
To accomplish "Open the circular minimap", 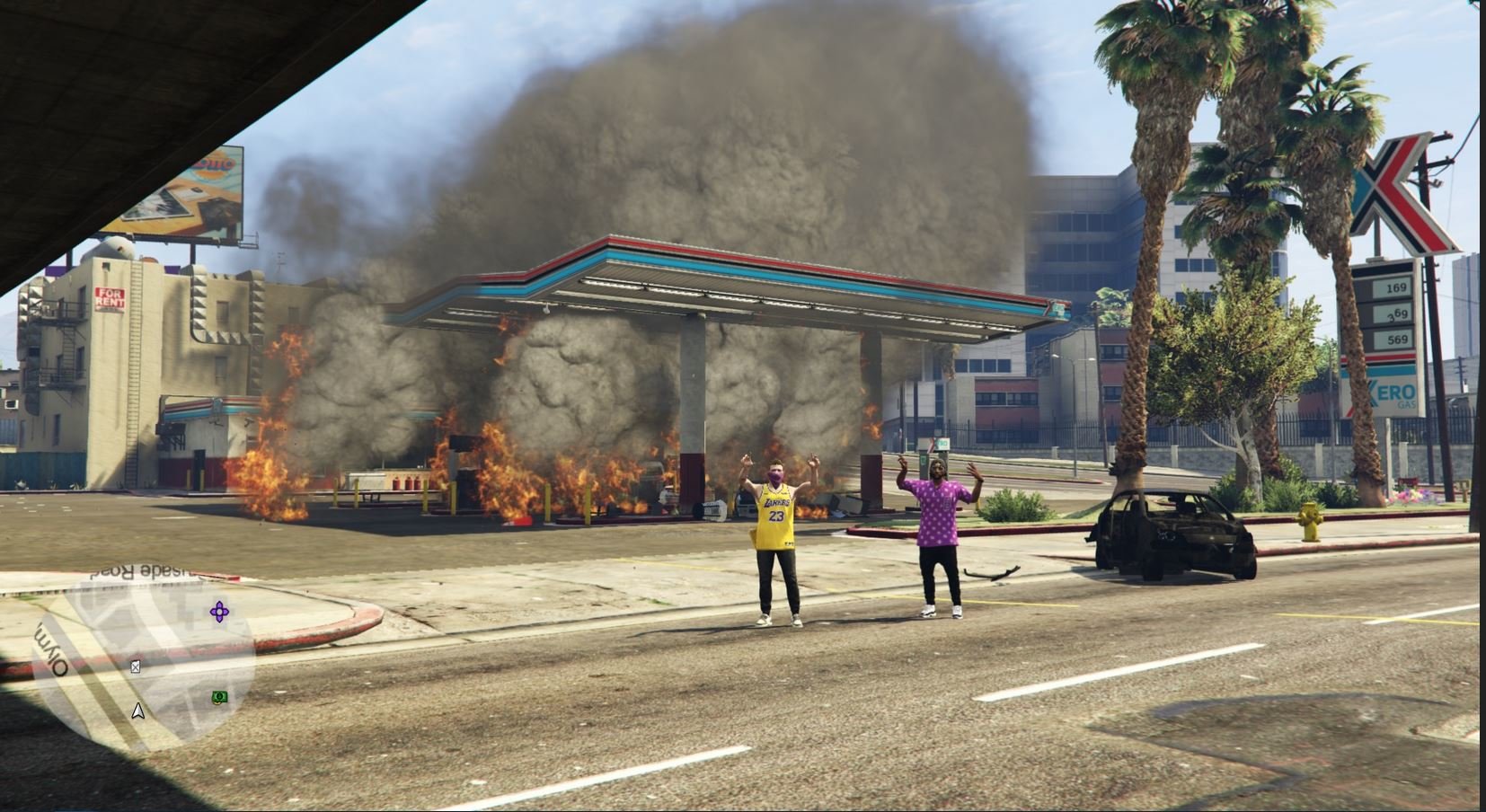I will coord(144,654).
